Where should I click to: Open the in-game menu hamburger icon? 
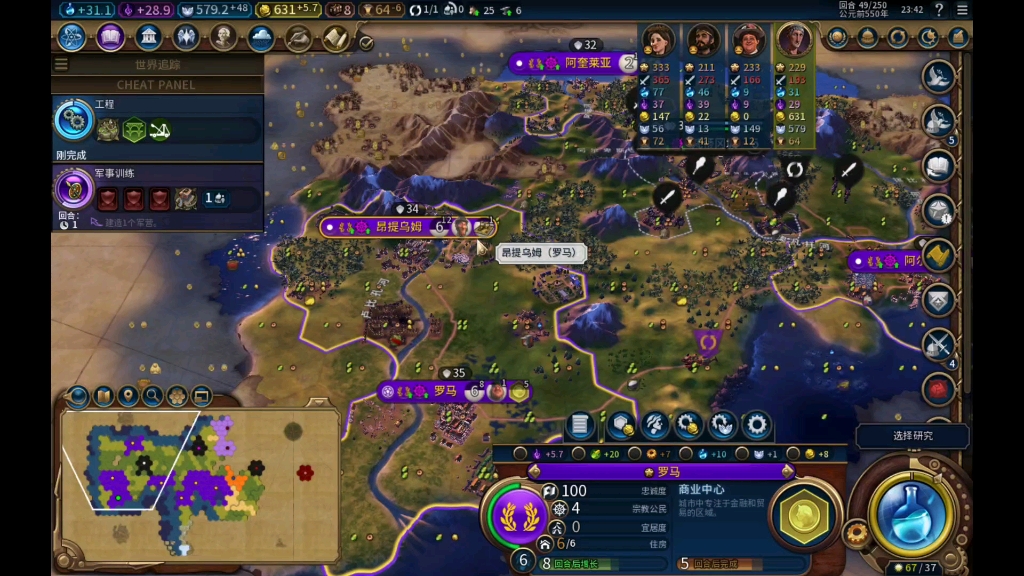(962, 10)
